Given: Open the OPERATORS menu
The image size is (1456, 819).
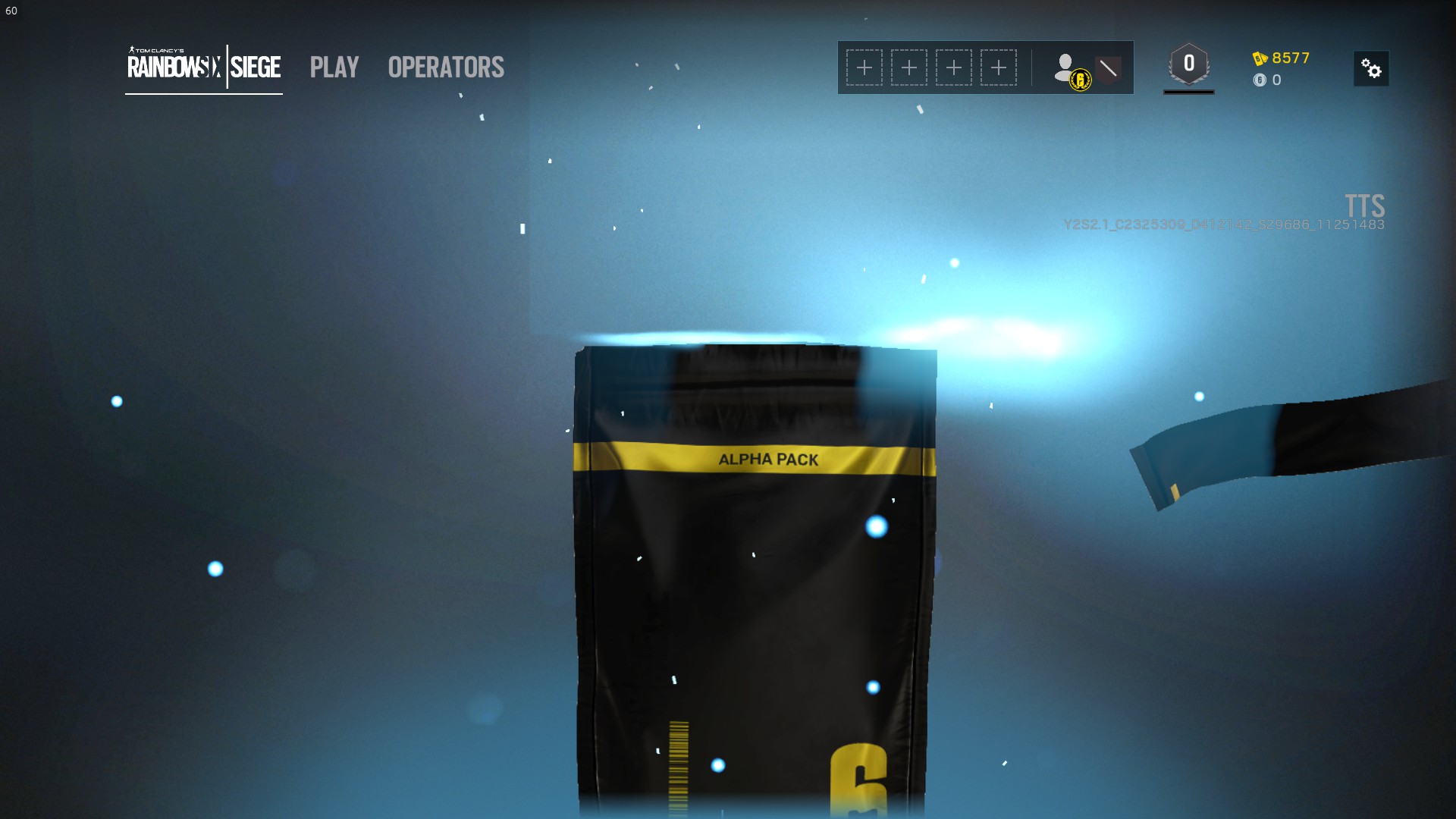Looking at the screenshot, I should [x=444, y=67].
